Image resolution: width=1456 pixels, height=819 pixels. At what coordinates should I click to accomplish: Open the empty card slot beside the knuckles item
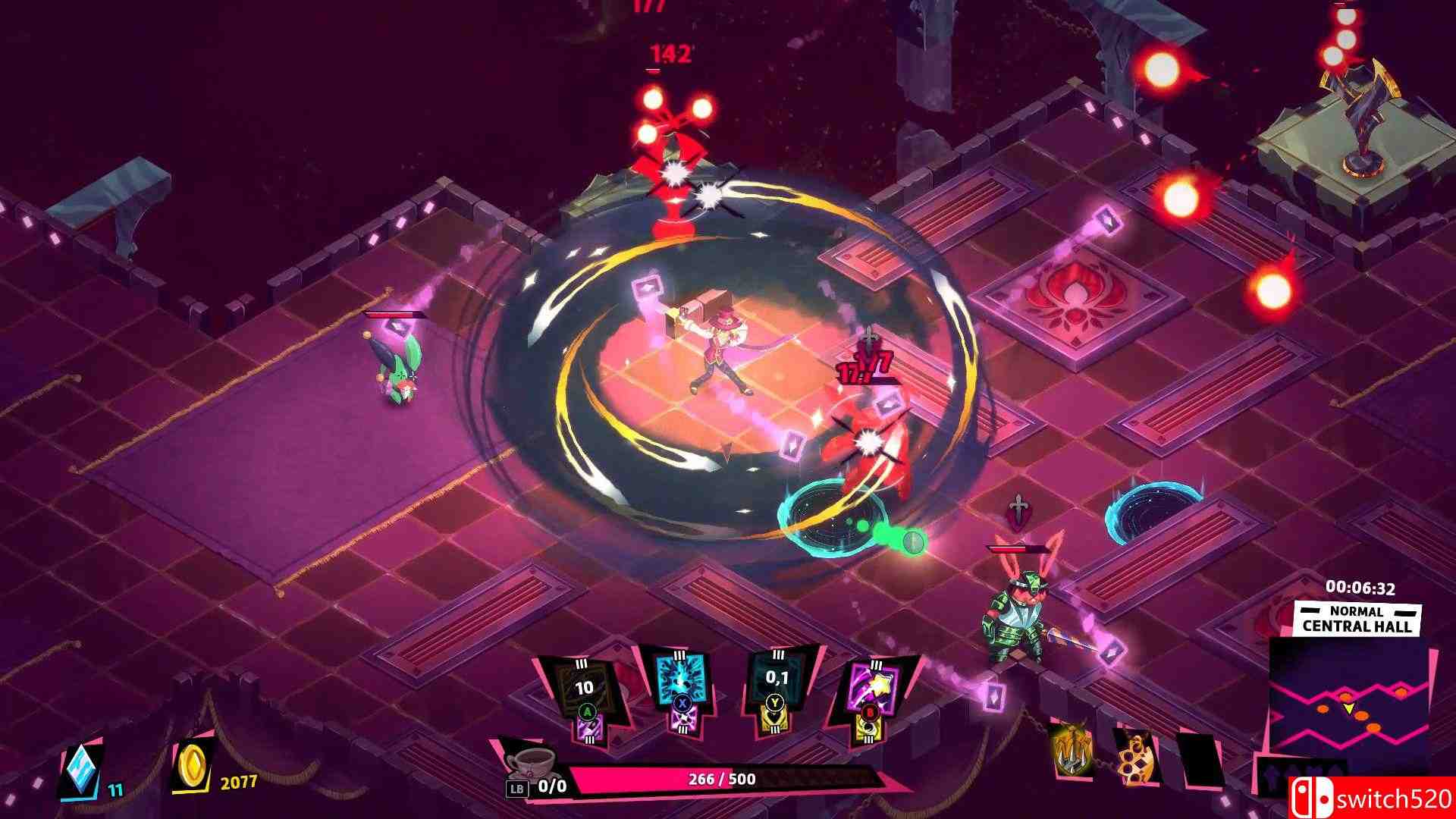[1200, 758]
